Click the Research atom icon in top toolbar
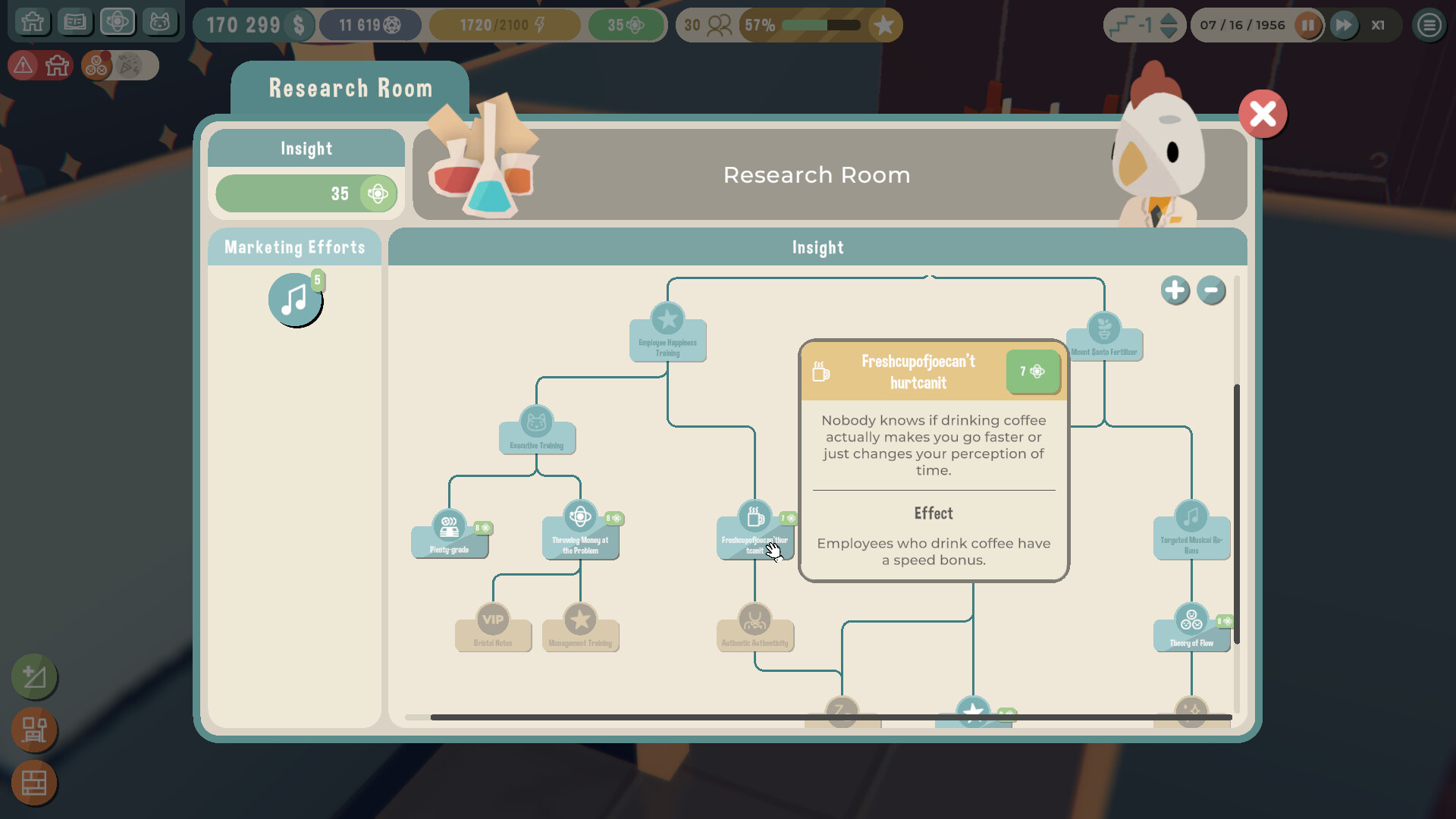 tap(118, 22)
